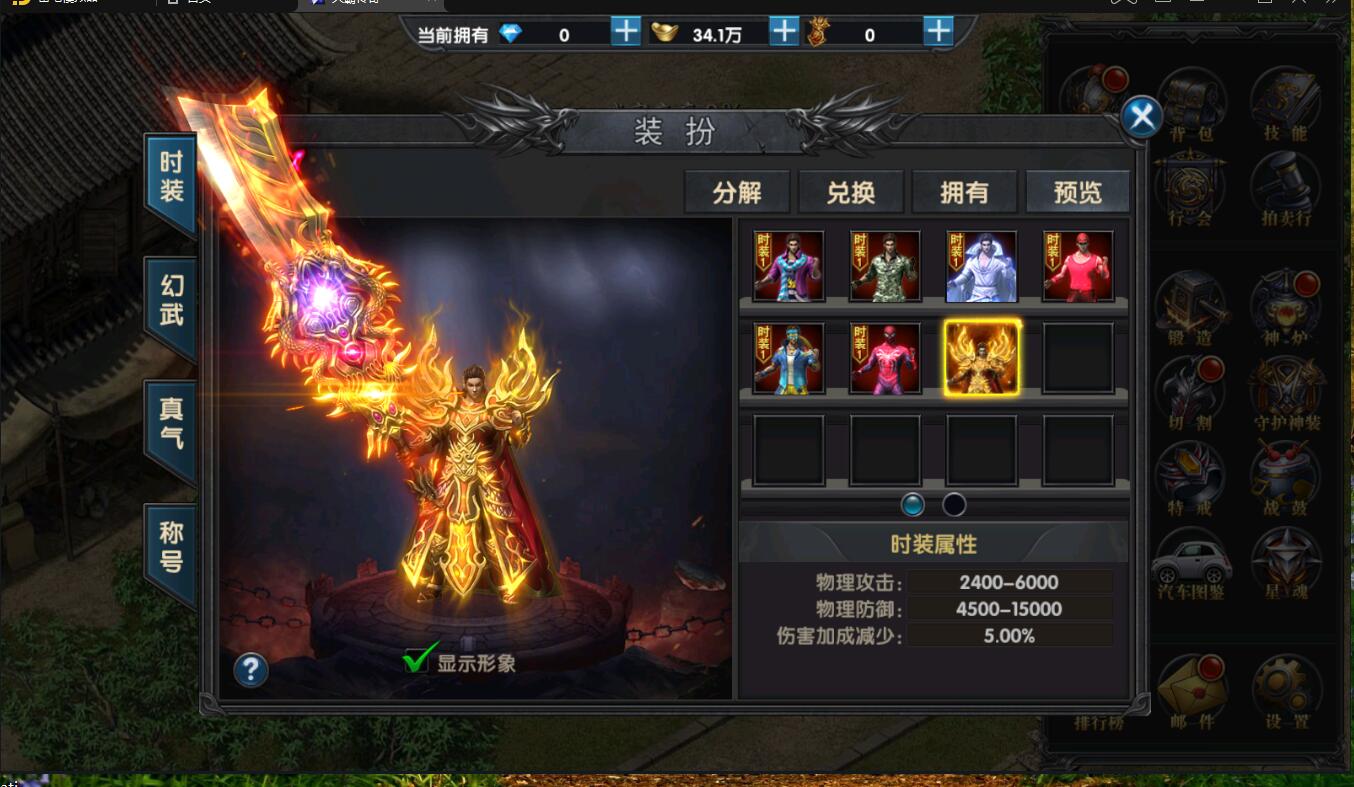Open the question mark help button
Image resolution: width=1354 pixels, height=787 pixels.
point(251,669)
